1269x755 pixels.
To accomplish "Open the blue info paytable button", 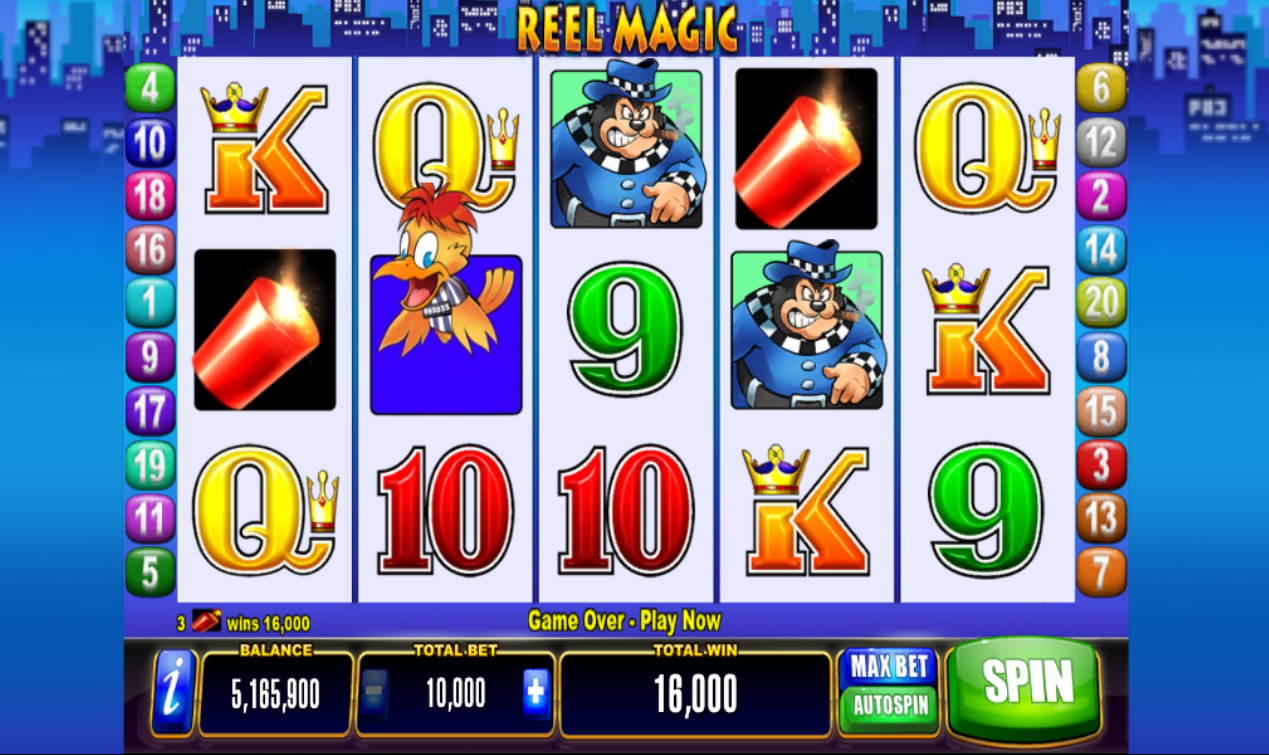I will [x=174, y=692].
